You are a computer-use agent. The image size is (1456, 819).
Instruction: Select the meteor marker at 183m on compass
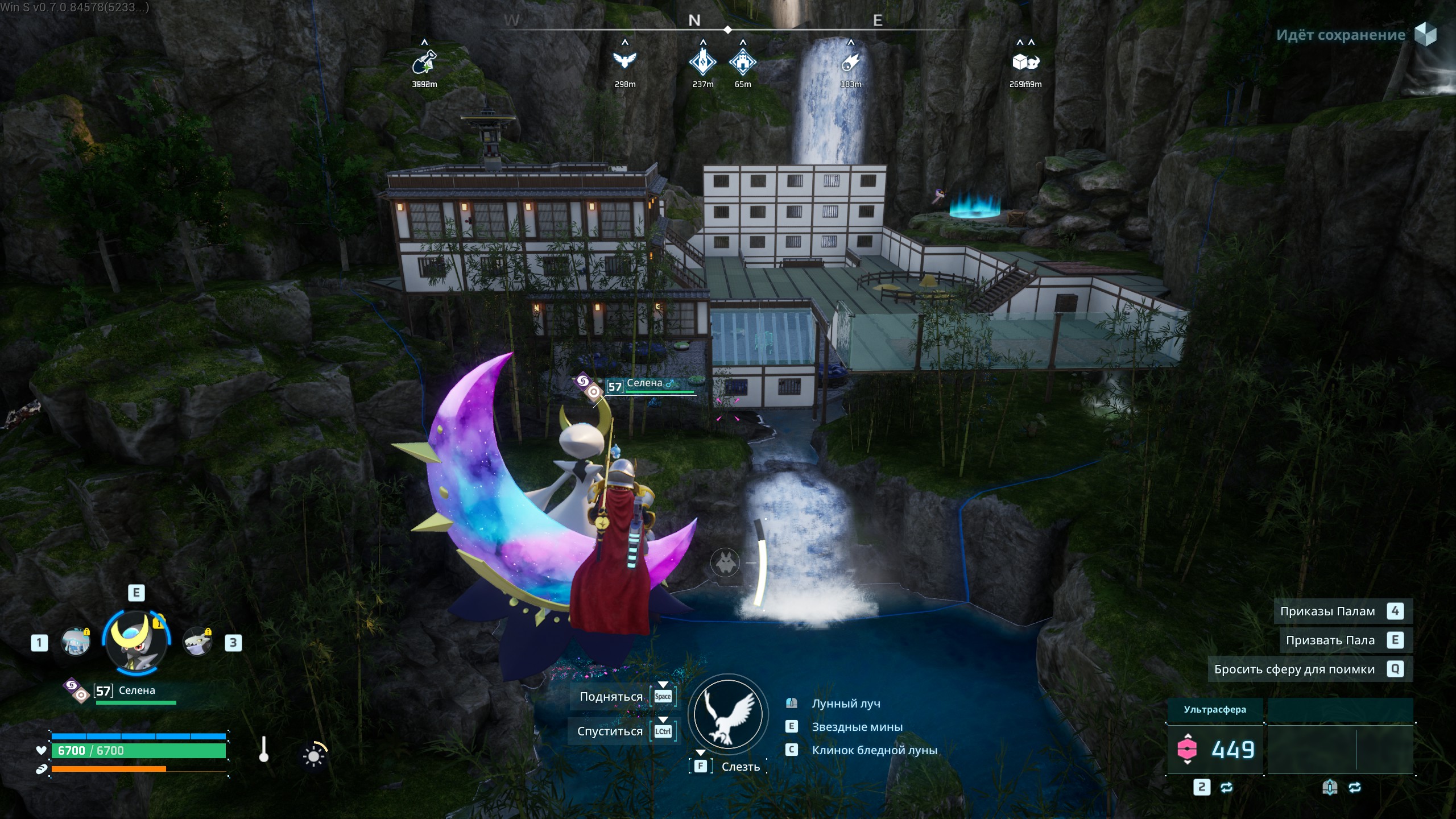tap(850, 61)
